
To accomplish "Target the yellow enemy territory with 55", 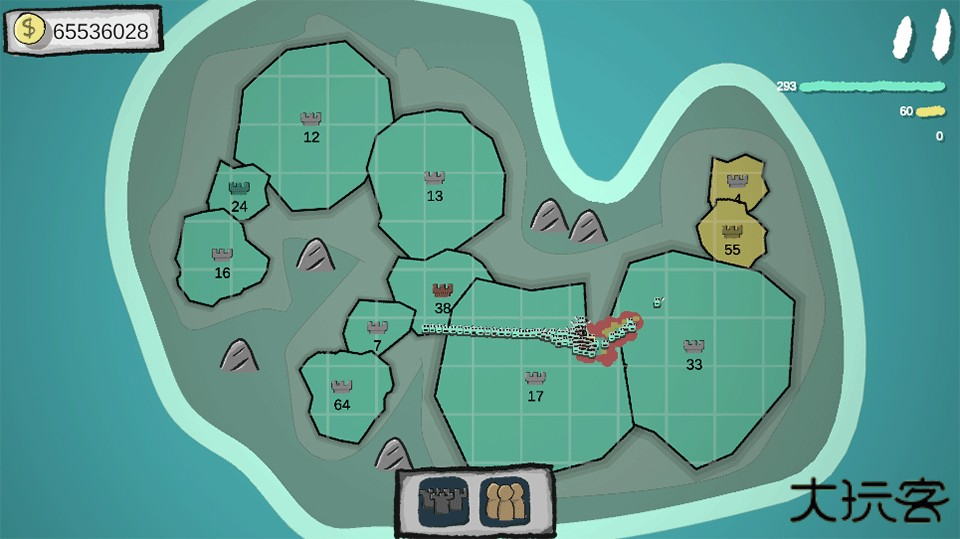I will coord(732,240).
